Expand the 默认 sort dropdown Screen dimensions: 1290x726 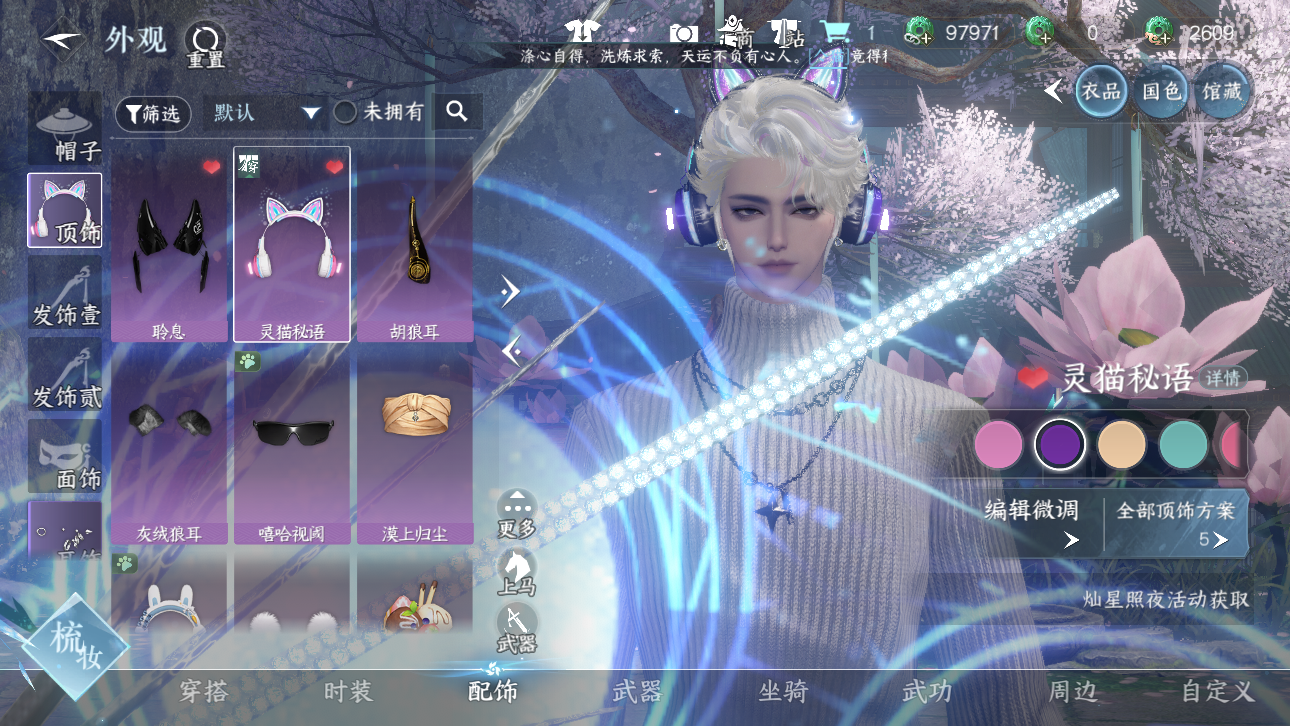pos(266,113)
